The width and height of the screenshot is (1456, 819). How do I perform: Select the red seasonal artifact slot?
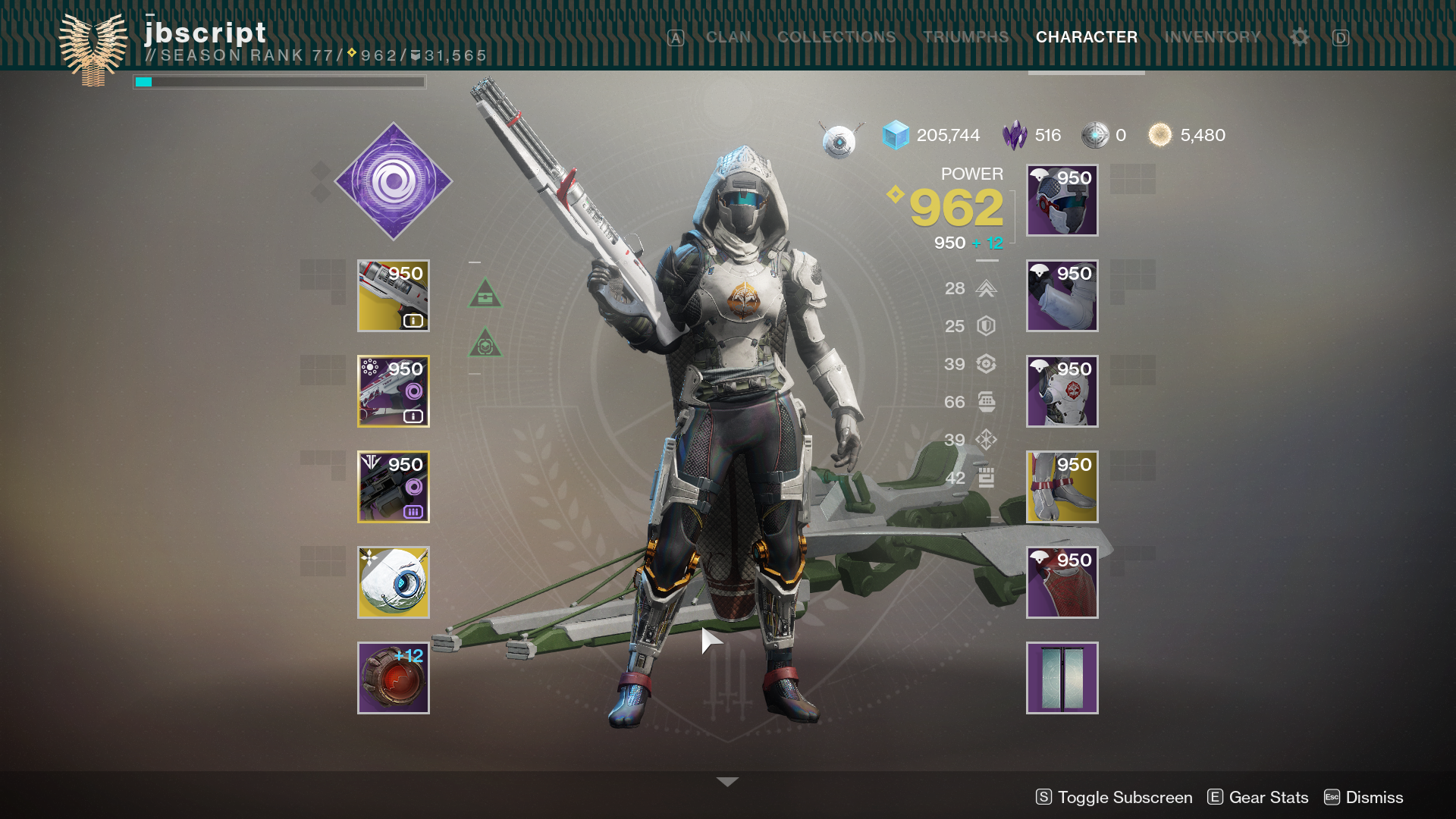394,678
